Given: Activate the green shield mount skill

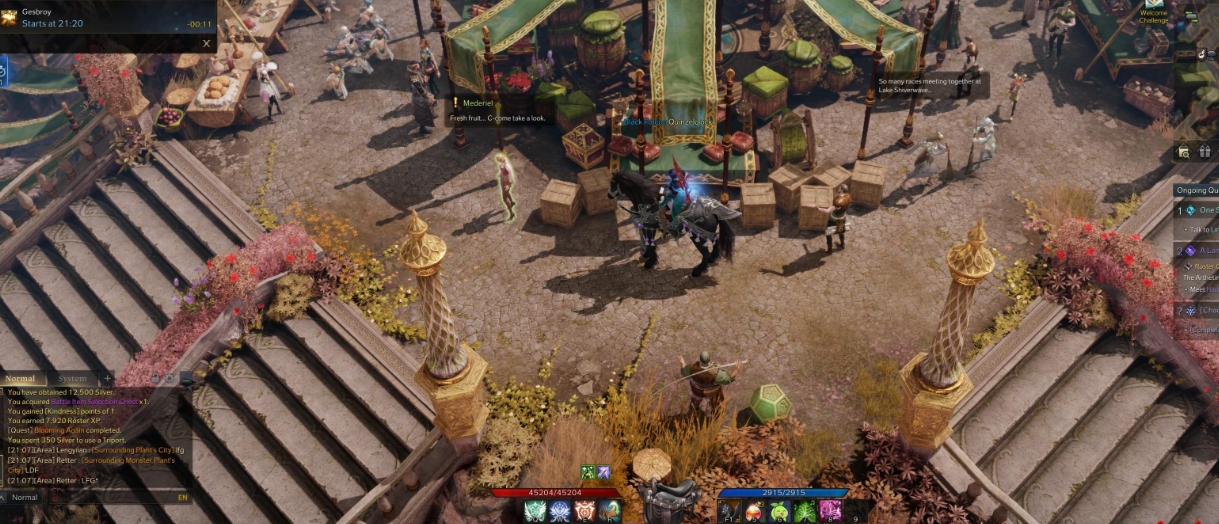Looking at the screenshot, I should 535,512.
